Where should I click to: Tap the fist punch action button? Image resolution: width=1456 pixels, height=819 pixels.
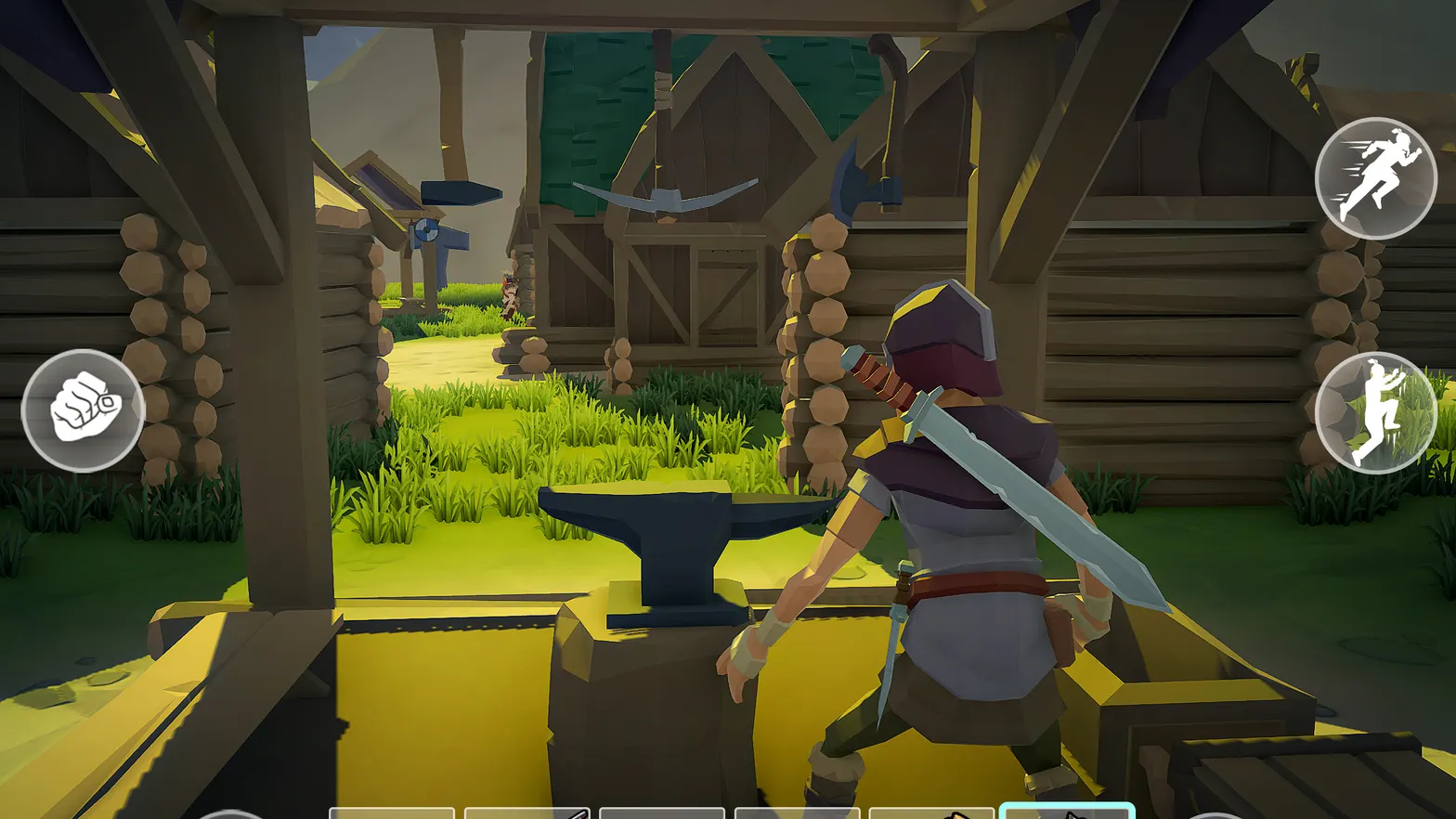[84, 407]
